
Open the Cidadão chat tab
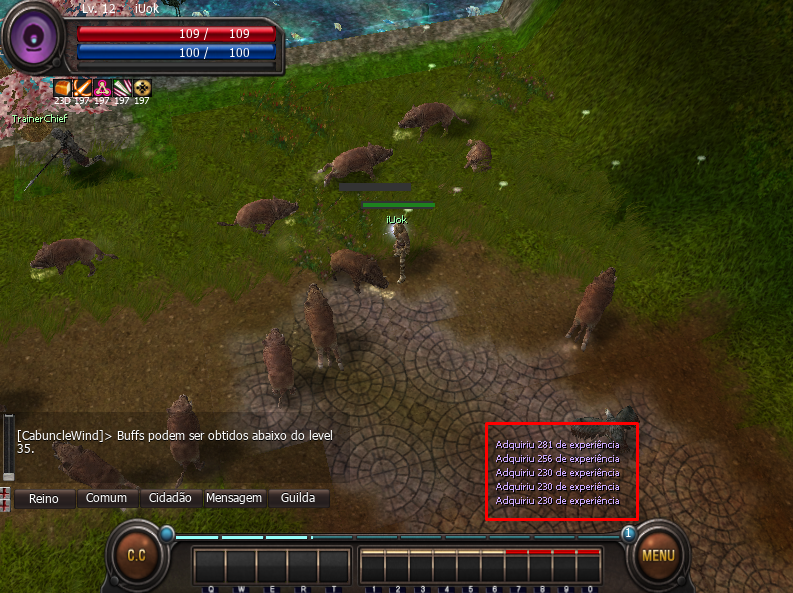tap(170, 498)
